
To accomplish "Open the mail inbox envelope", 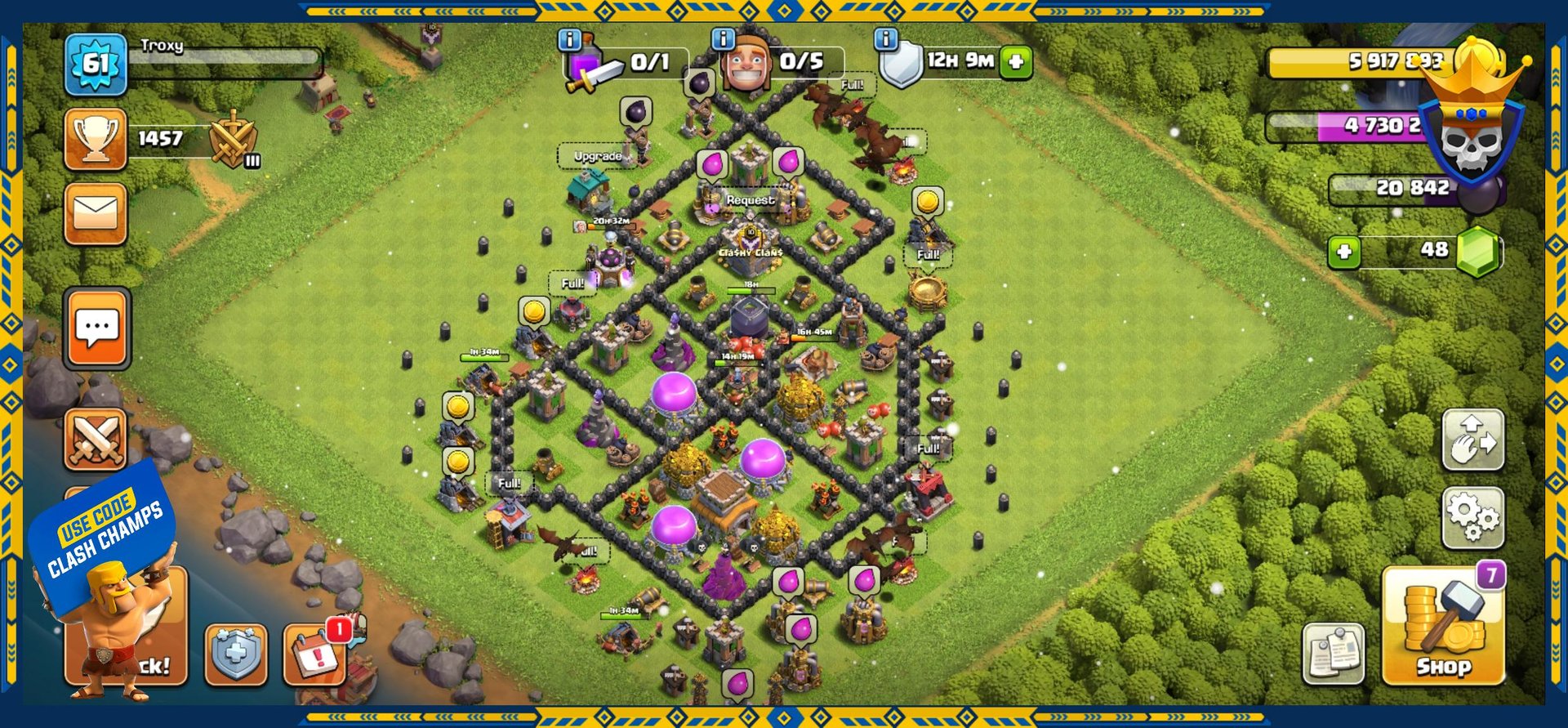I will point(96,214).
